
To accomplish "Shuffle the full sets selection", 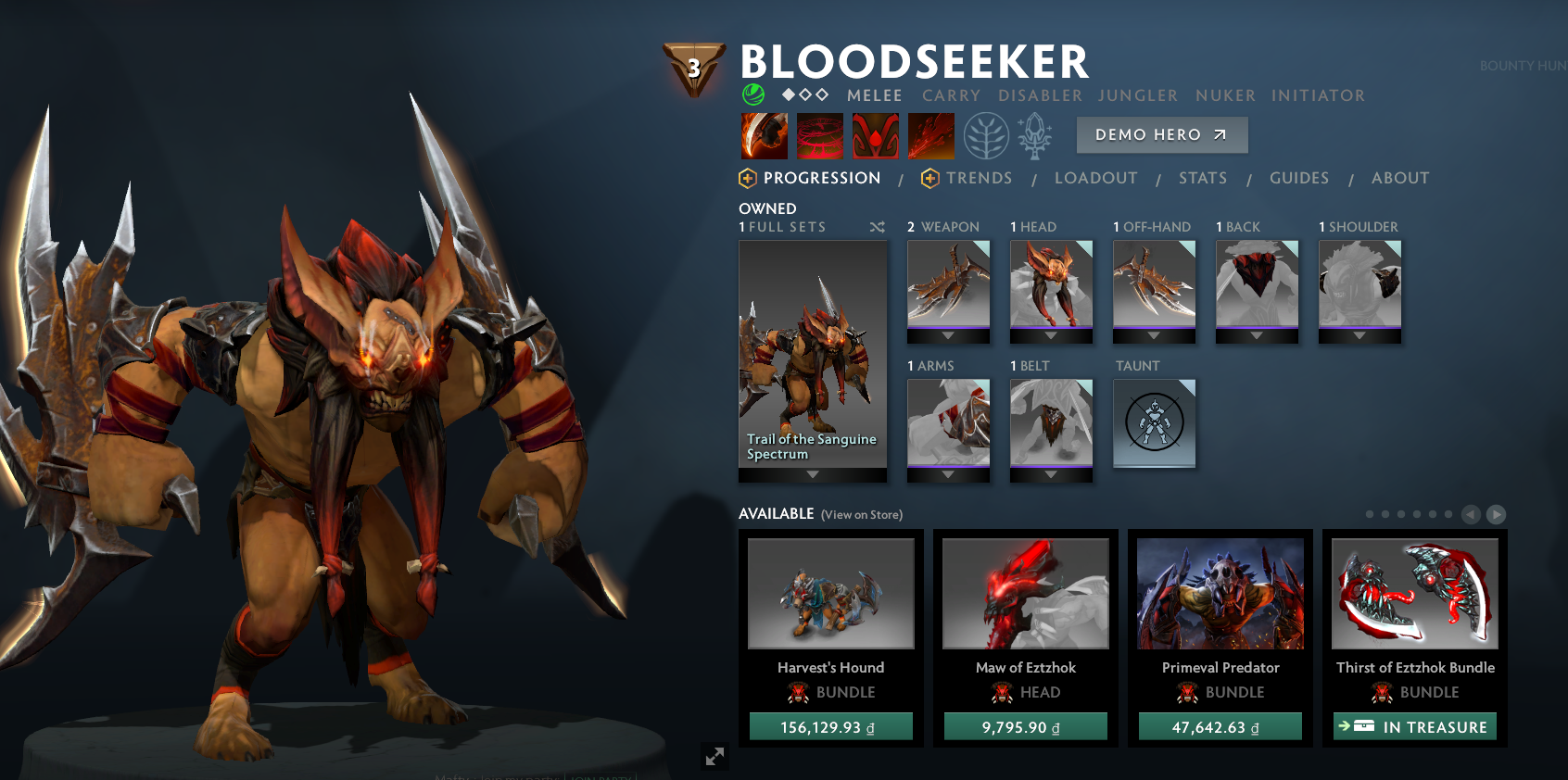I will click(877, 227).
